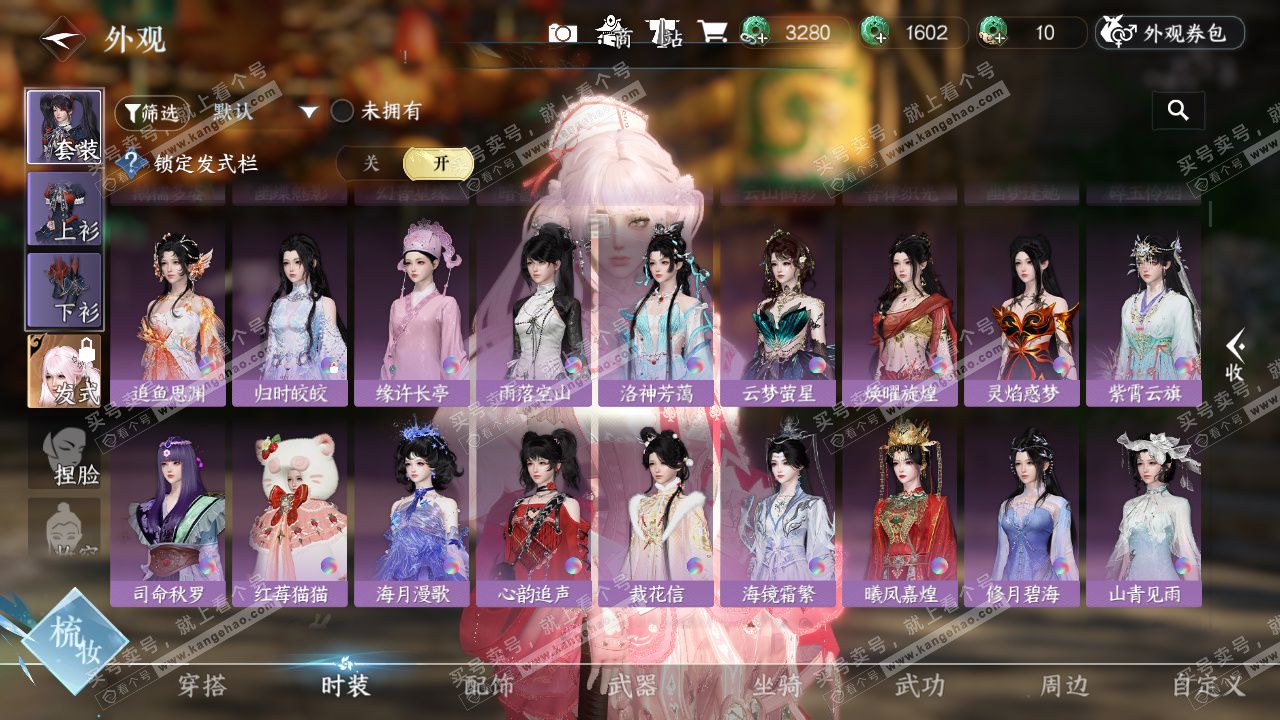This screenshot has height=720, width=1280.
Task: Collapse the panel with 收 arrow
Action: coord(1236,356)
